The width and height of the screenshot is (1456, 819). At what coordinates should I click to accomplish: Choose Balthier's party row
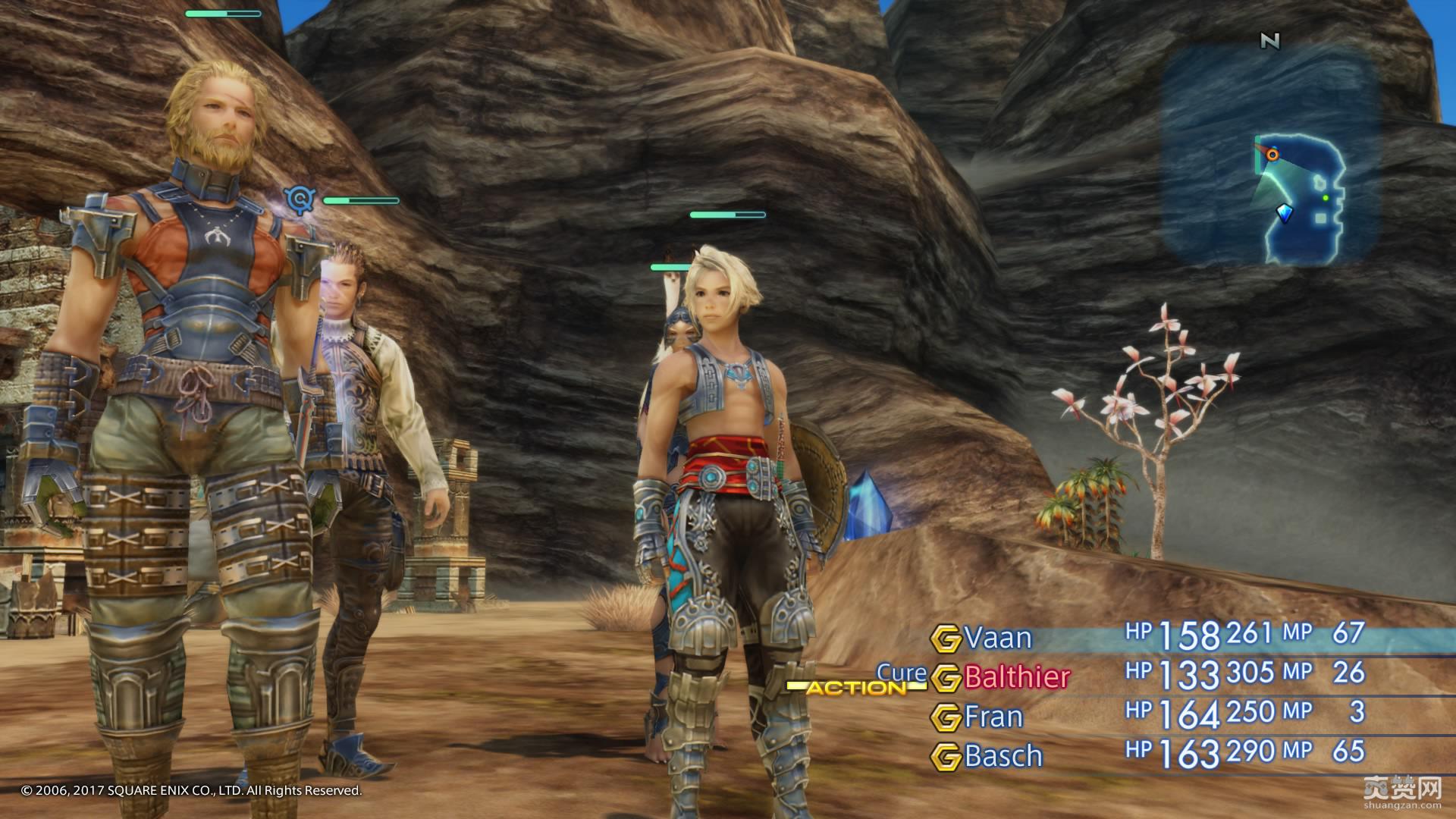1017,677
